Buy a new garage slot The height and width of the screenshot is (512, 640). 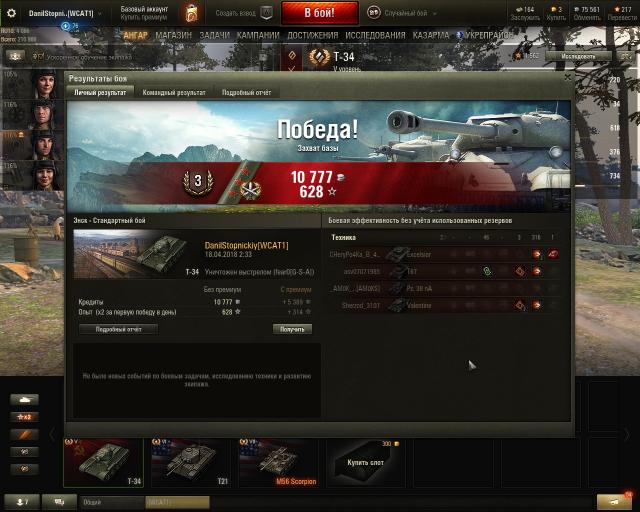point(365,462)
